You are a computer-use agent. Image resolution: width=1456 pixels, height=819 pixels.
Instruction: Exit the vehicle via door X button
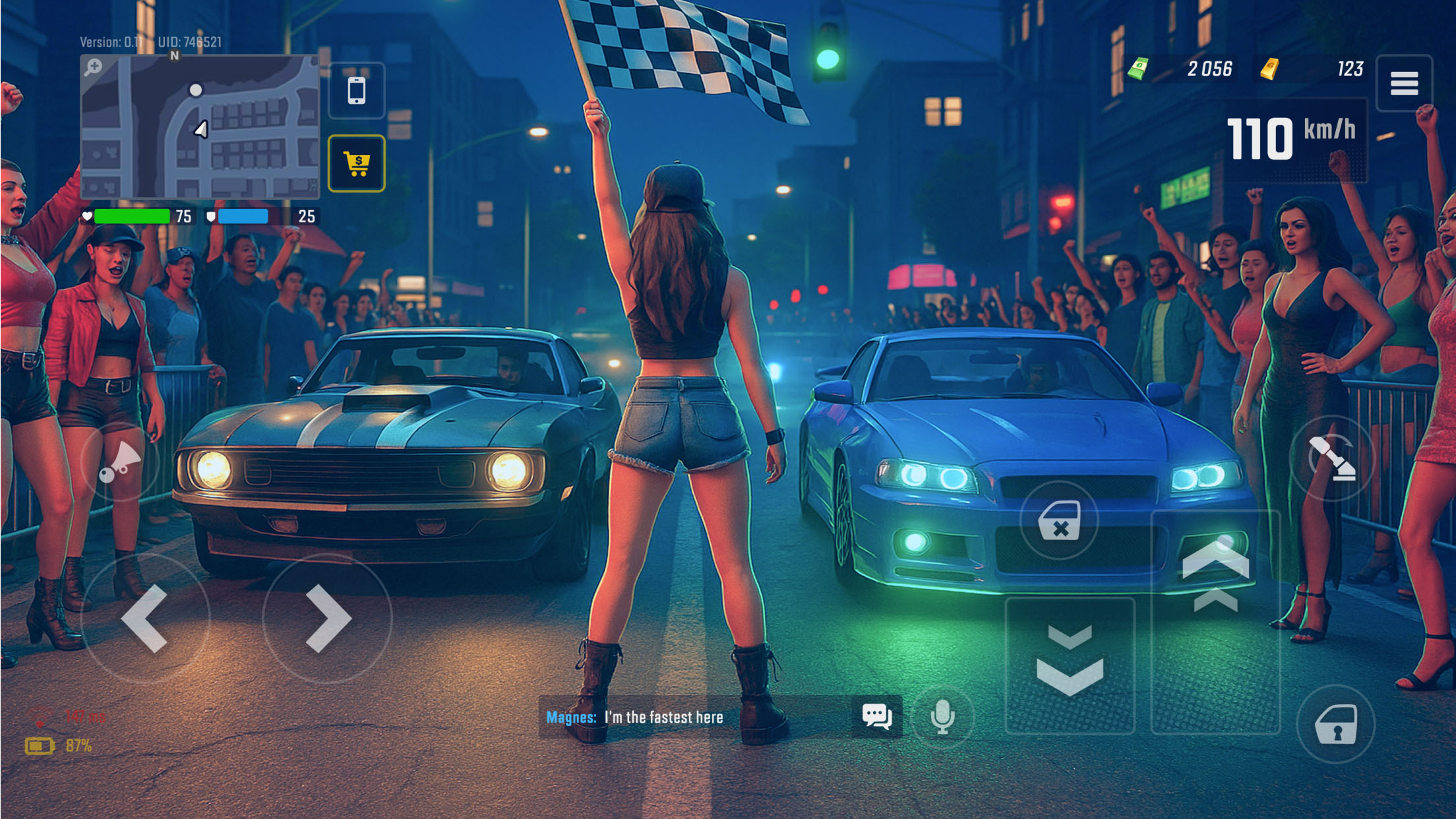point(1059,521)
